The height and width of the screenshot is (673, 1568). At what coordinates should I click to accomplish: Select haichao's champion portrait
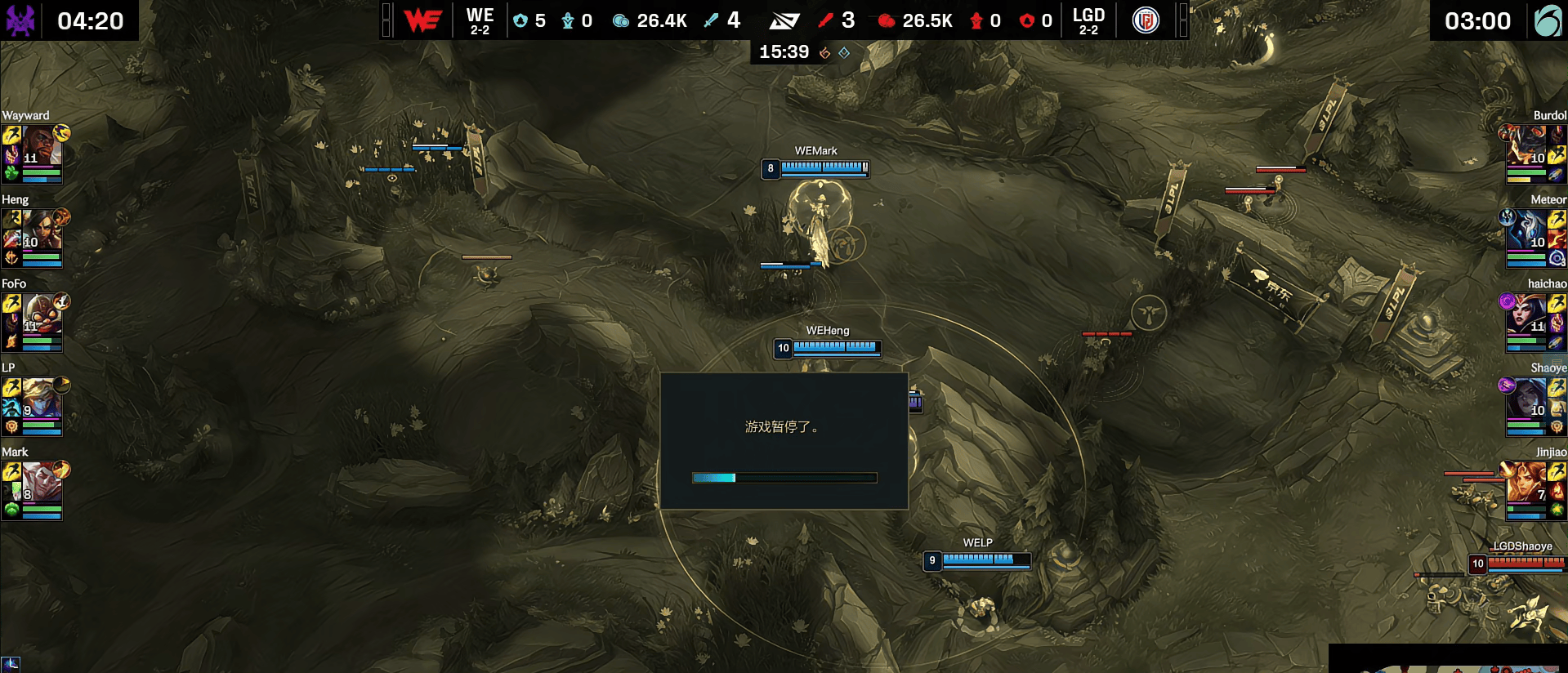tap(1526, 314)
